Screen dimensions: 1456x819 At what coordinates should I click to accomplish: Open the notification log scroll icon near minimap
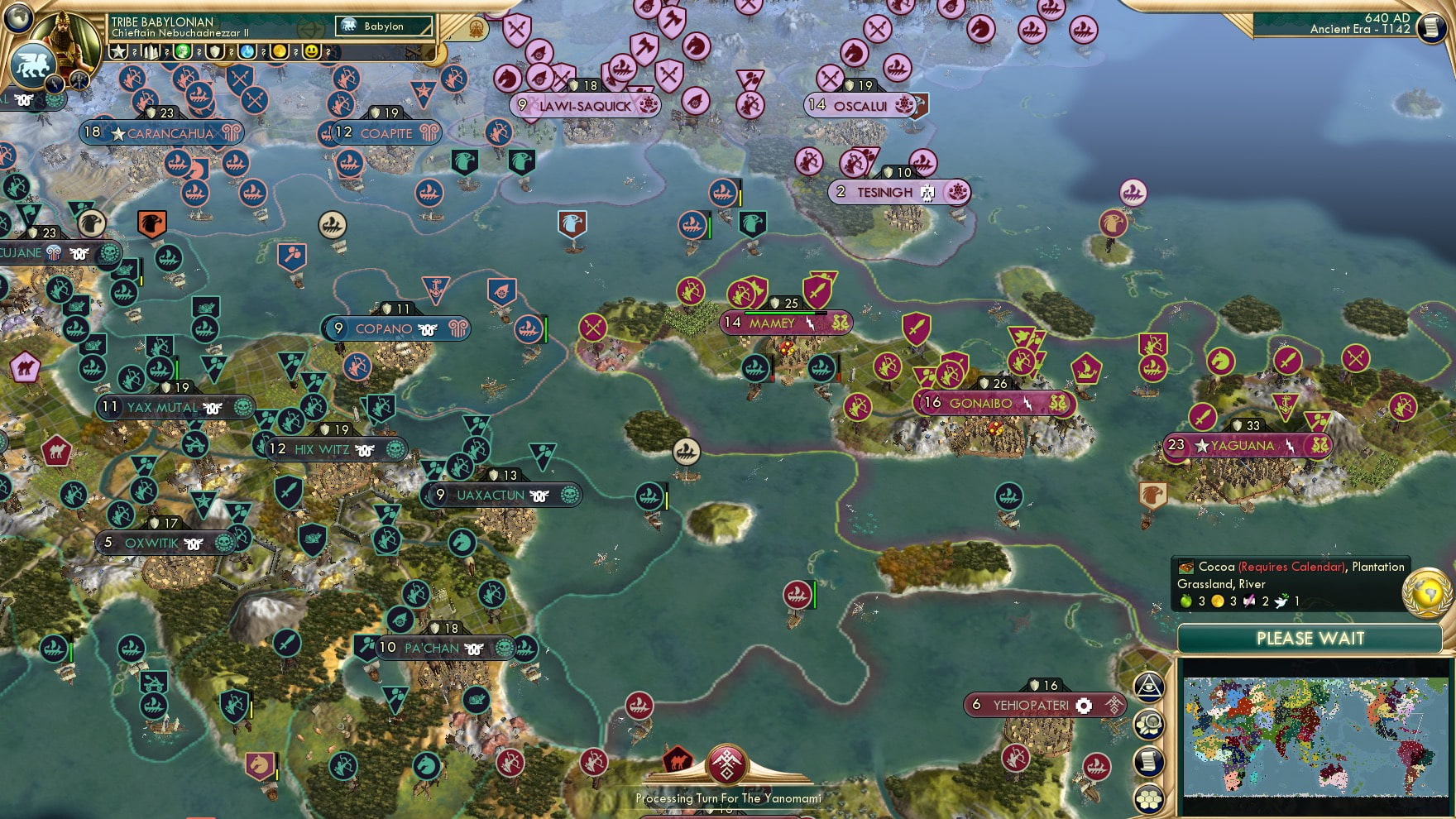point(1148,760)
